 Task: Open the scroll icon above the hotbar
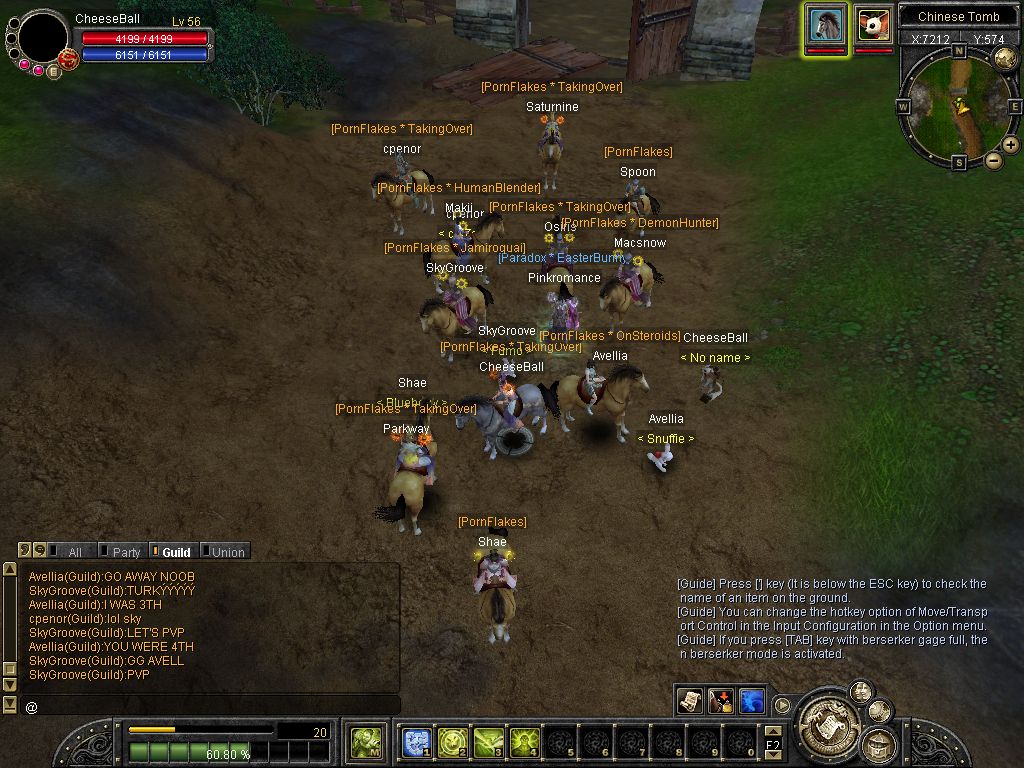689,699
